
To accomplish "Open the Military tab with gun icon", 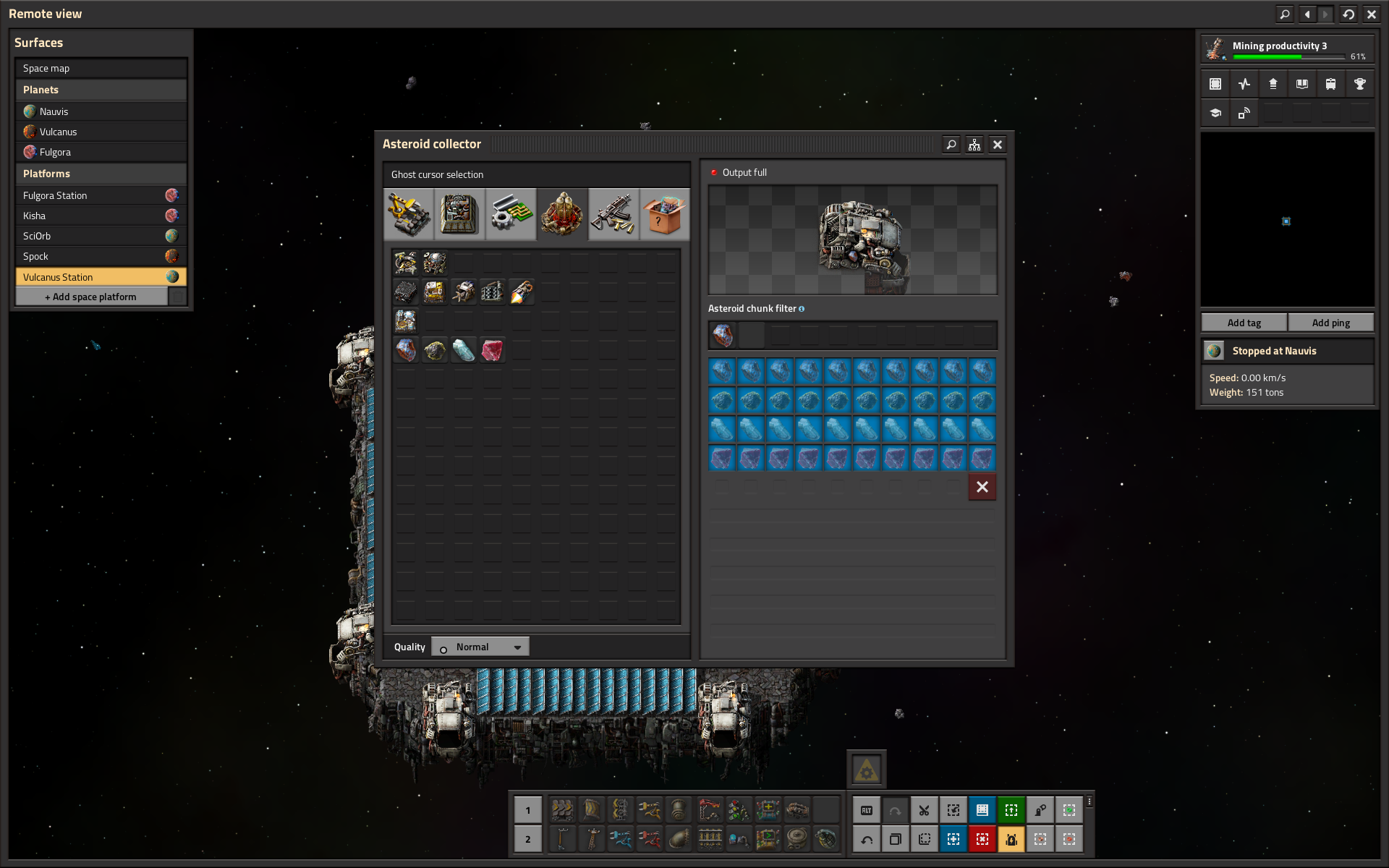I will (613, 213).
